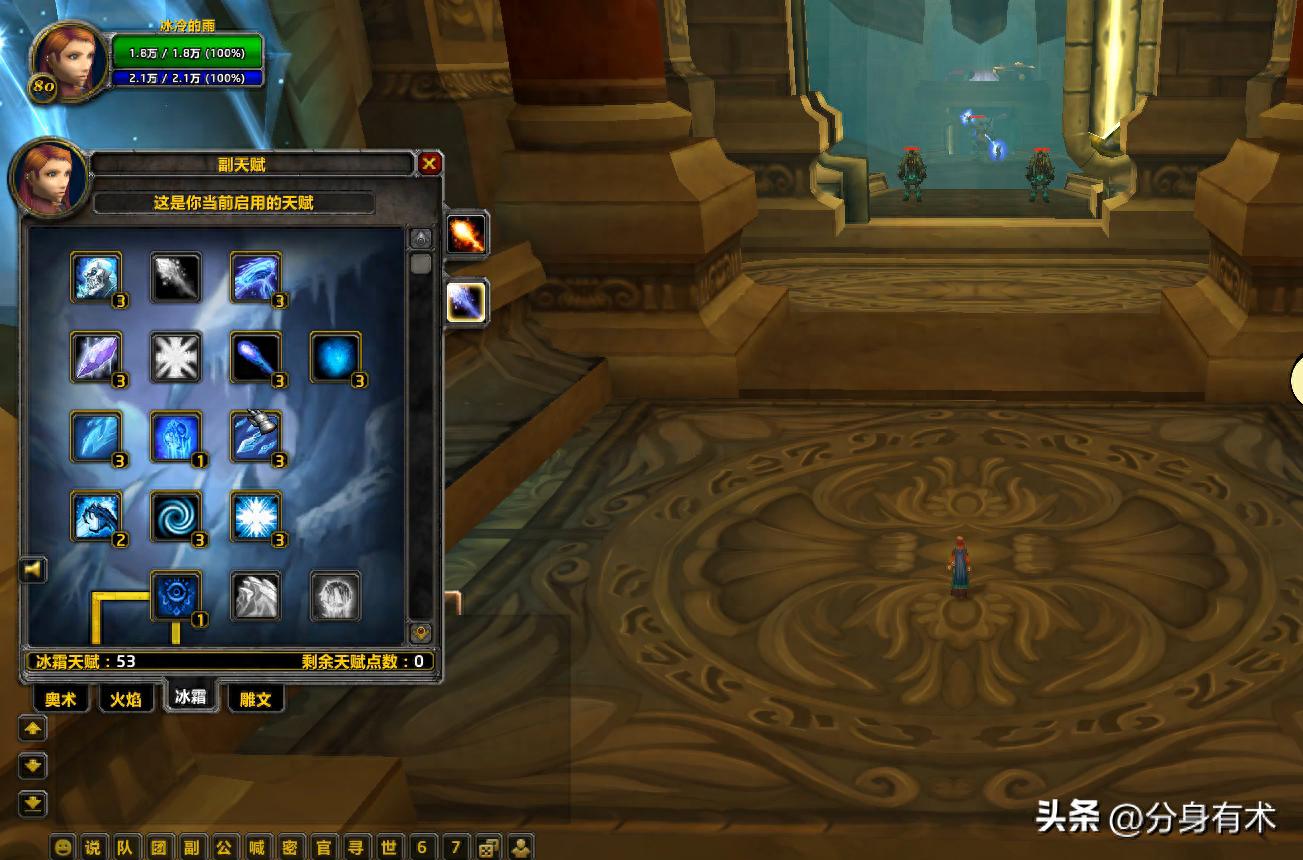This screenshot has width=1303, height=860.
Task: Click the 这是你当前启用的天赋 banner
Action: [233, 204]
